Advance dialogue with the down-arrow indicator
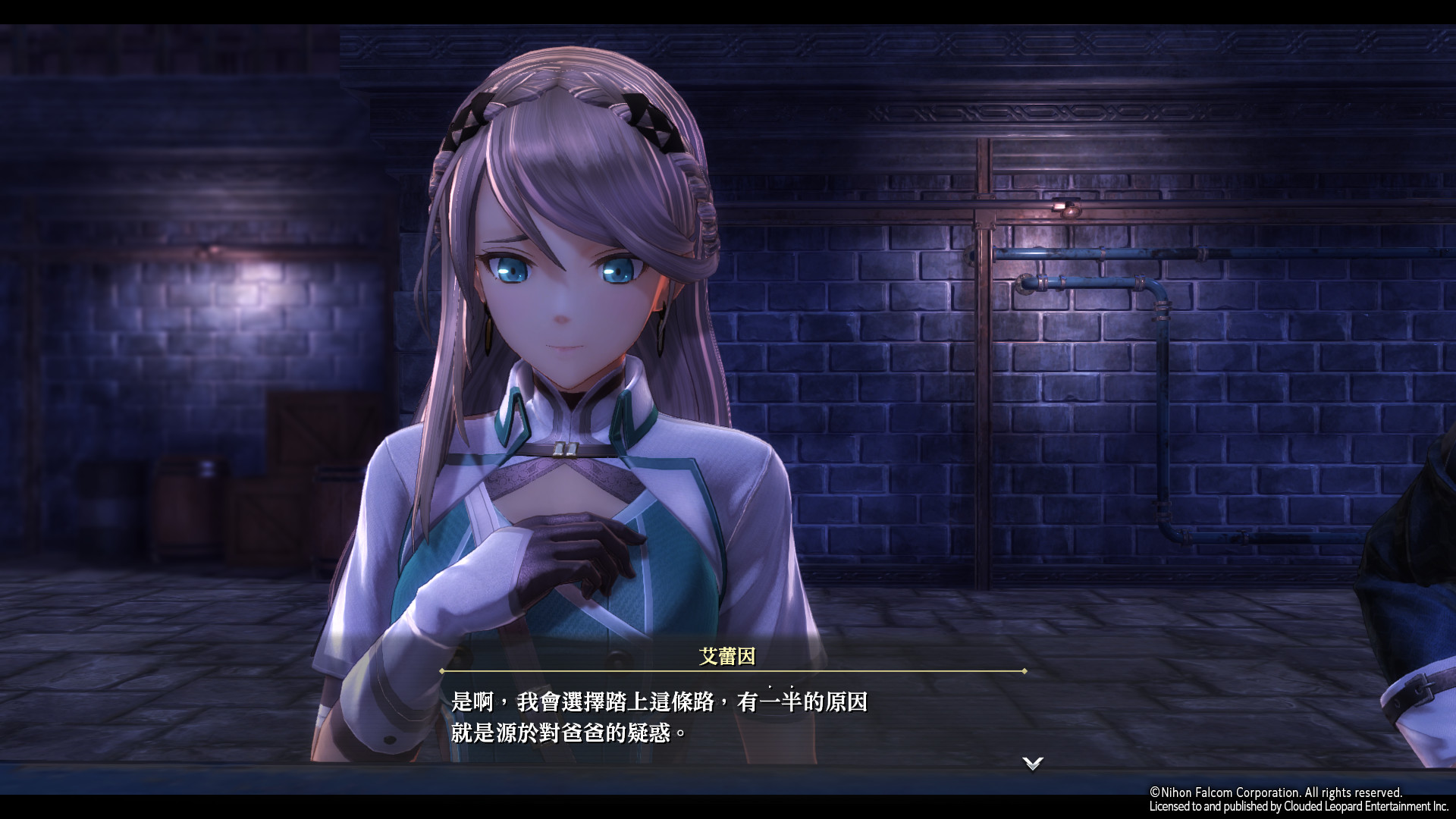The height and width of the screenshot is (819, 1456). point(1032,763)
